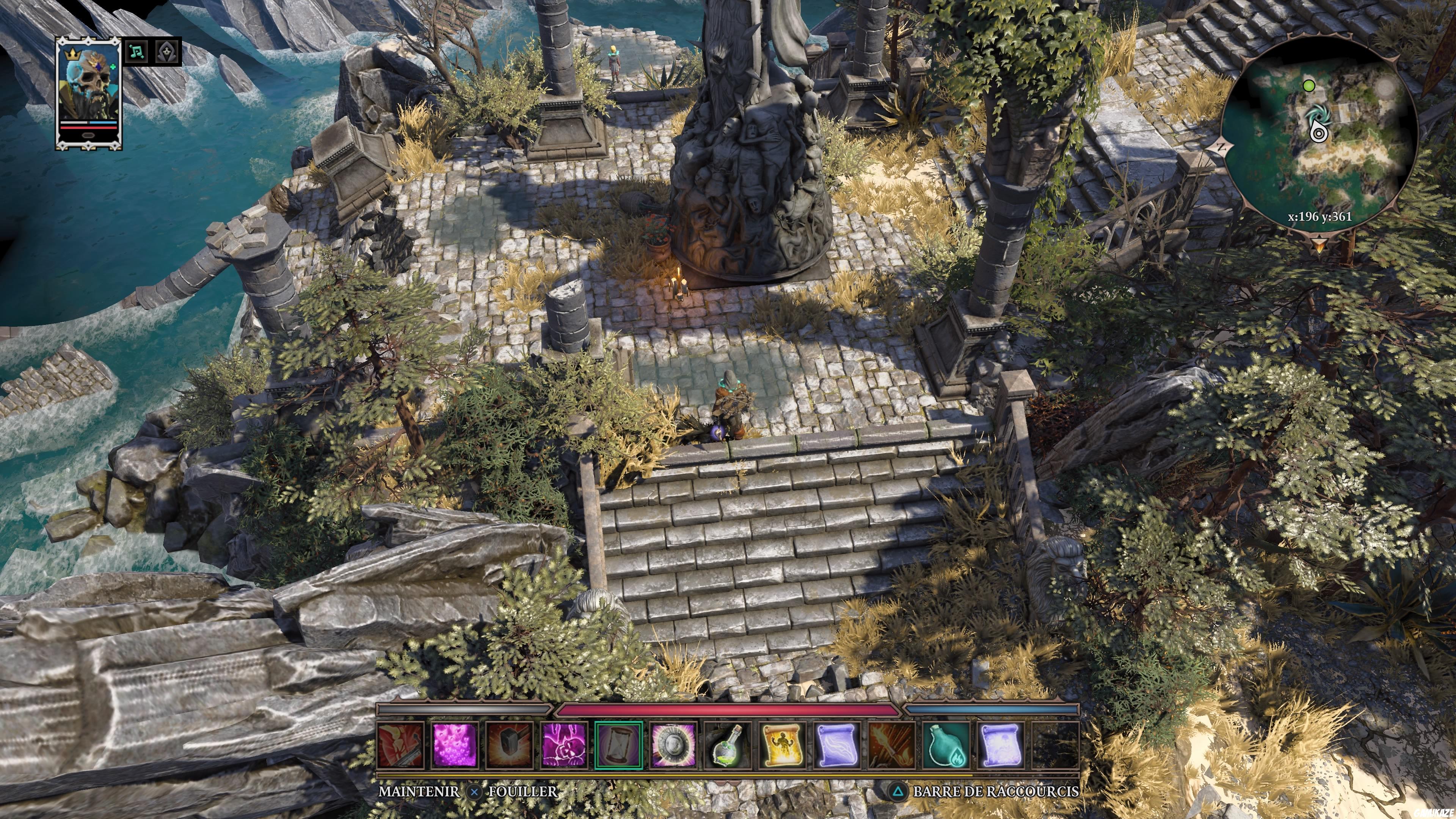Select the leftmost empty hotbar slot
Screen dimensions: 1456x819
(1055, 746)
